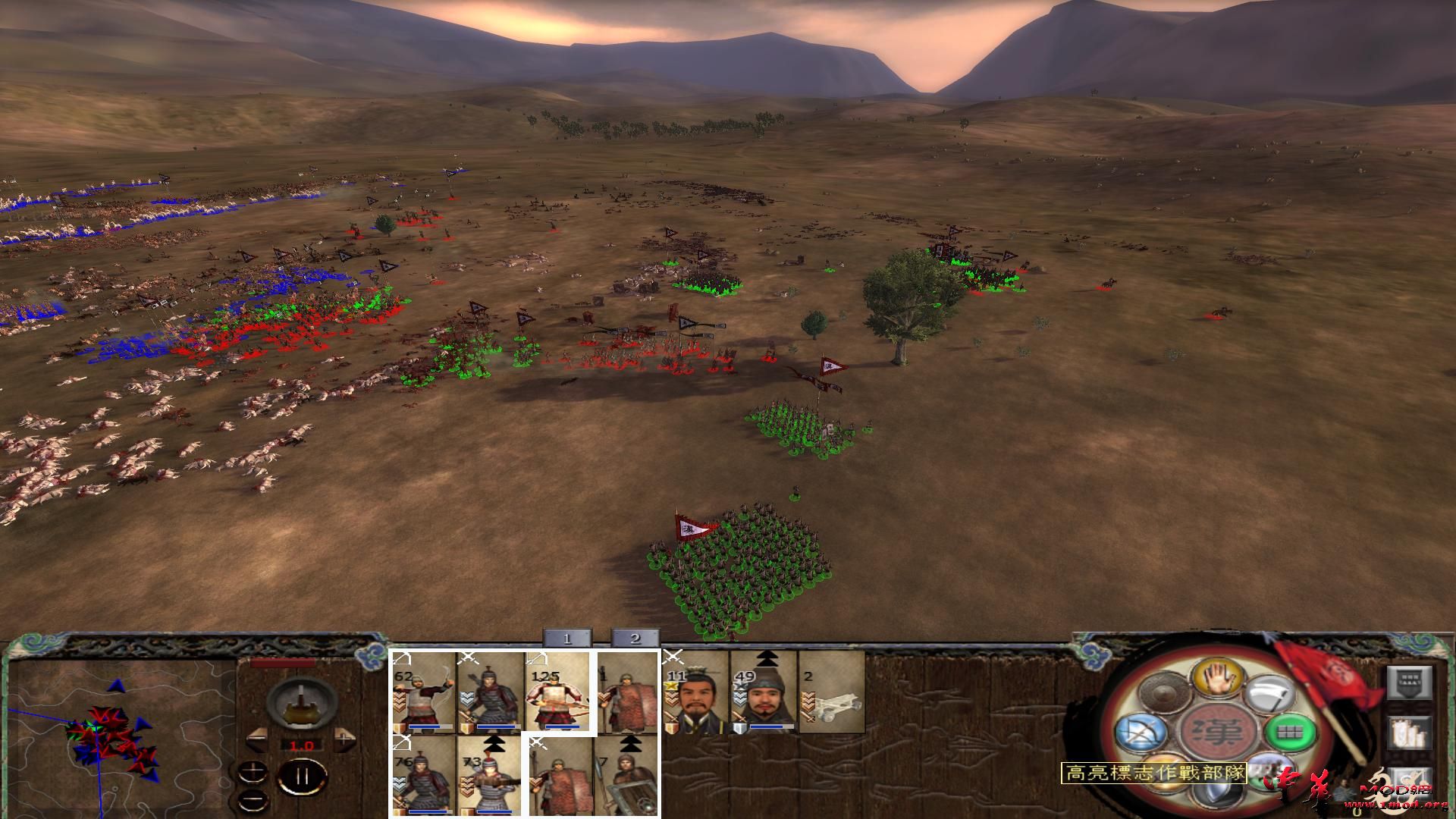Image resolution: width=1456 pixels, height=819 pixels.
Task: Decrease game speed with left arrow
Action: coord(256,739)
